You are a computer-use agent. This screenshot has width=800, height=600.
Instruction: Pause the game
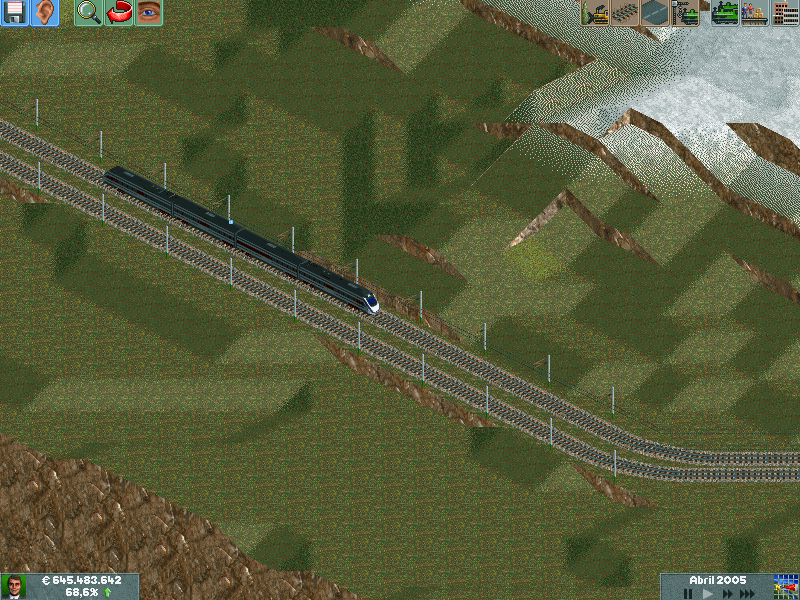click(688, 593)
